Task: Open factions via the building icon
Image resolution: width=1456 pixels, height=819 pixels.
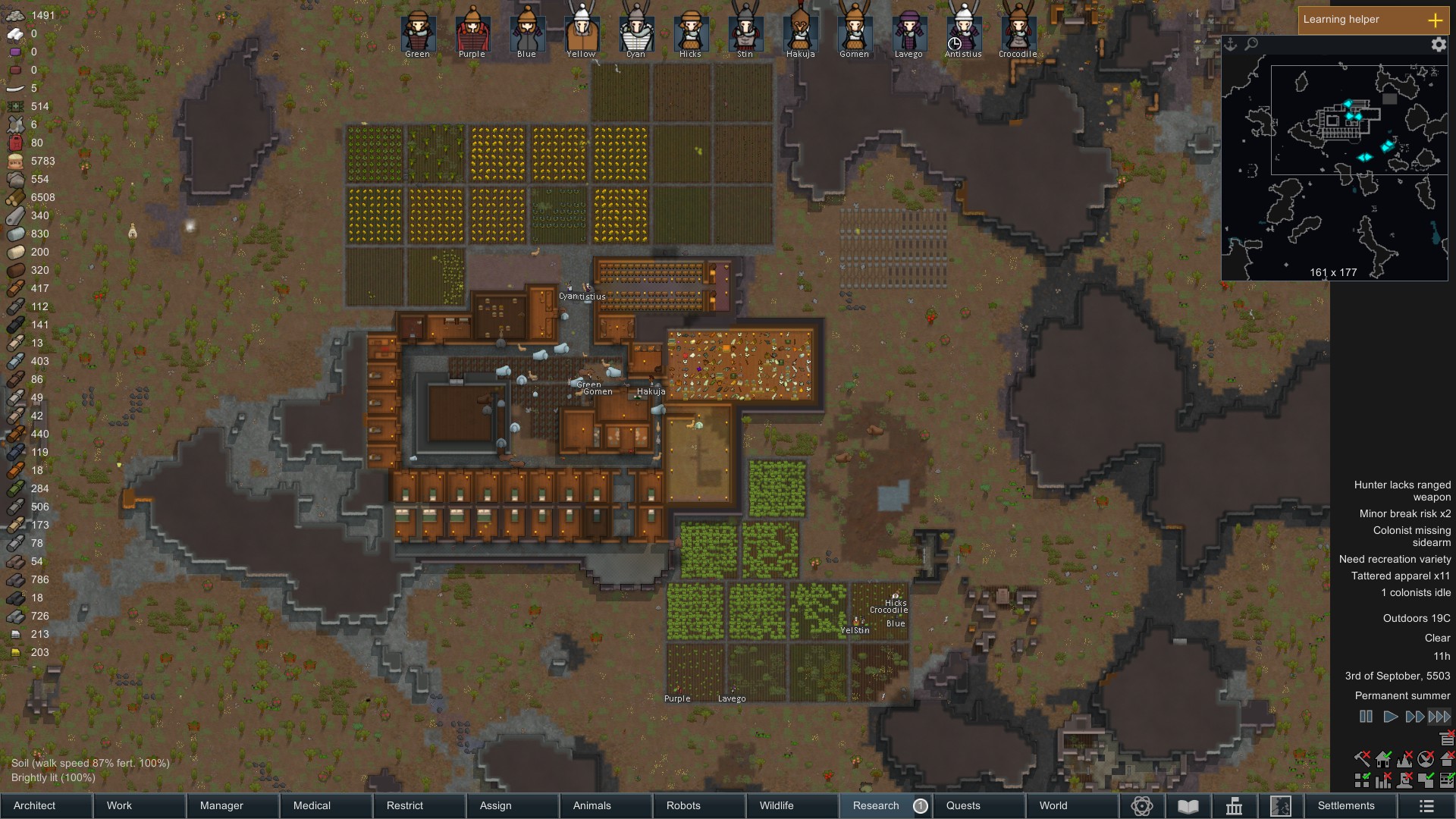Action: [1234, 806]
